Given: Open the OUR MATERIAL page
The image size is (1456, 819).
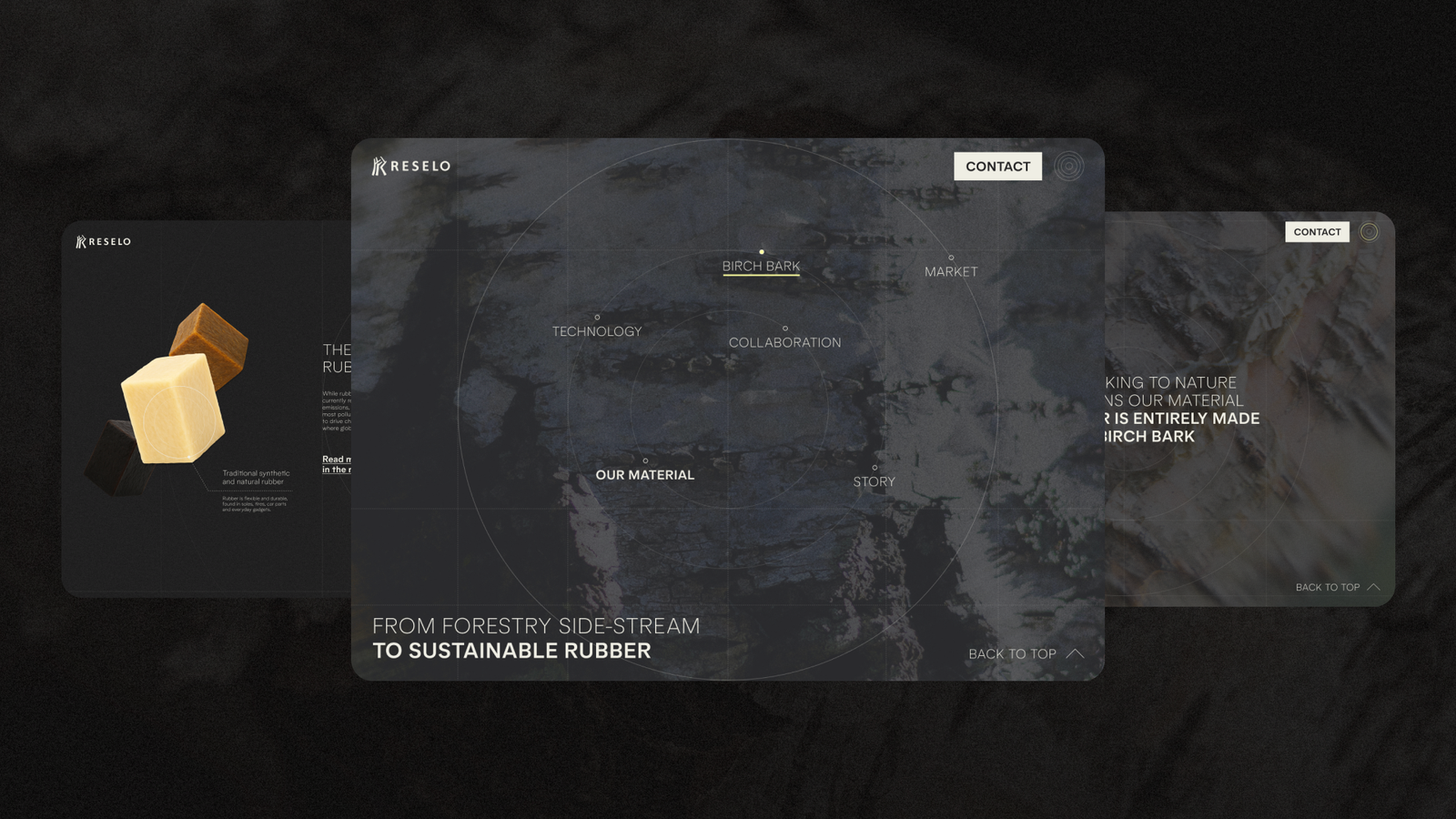Looking at the screenshot, I should pyautogui.click(x=644, y=475).
